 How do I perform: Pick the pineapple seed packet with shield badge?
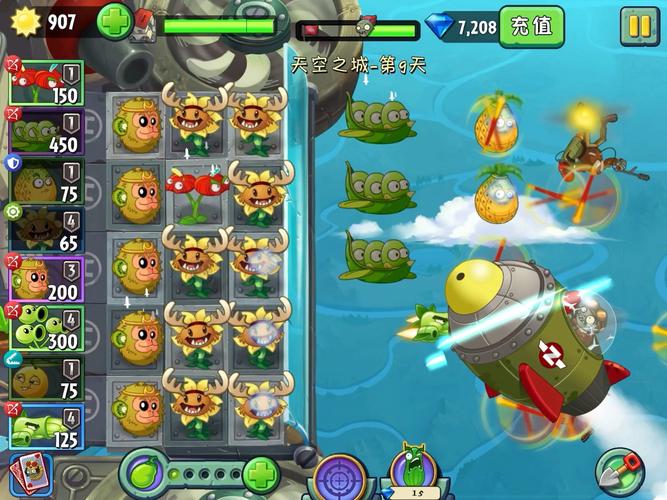[46, 180]
